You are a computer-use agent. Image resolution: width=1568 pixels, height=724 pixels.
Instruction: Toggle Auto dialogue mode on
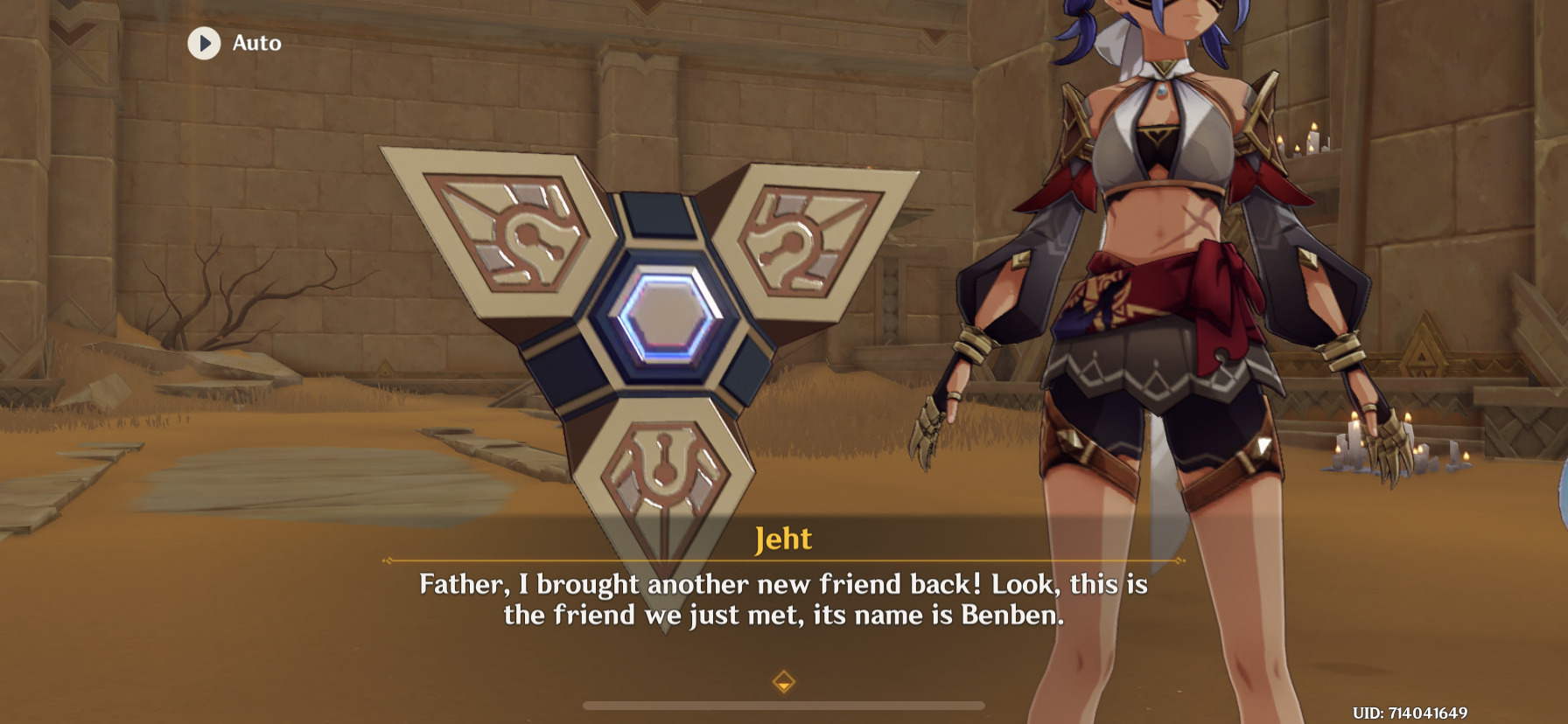233,44
